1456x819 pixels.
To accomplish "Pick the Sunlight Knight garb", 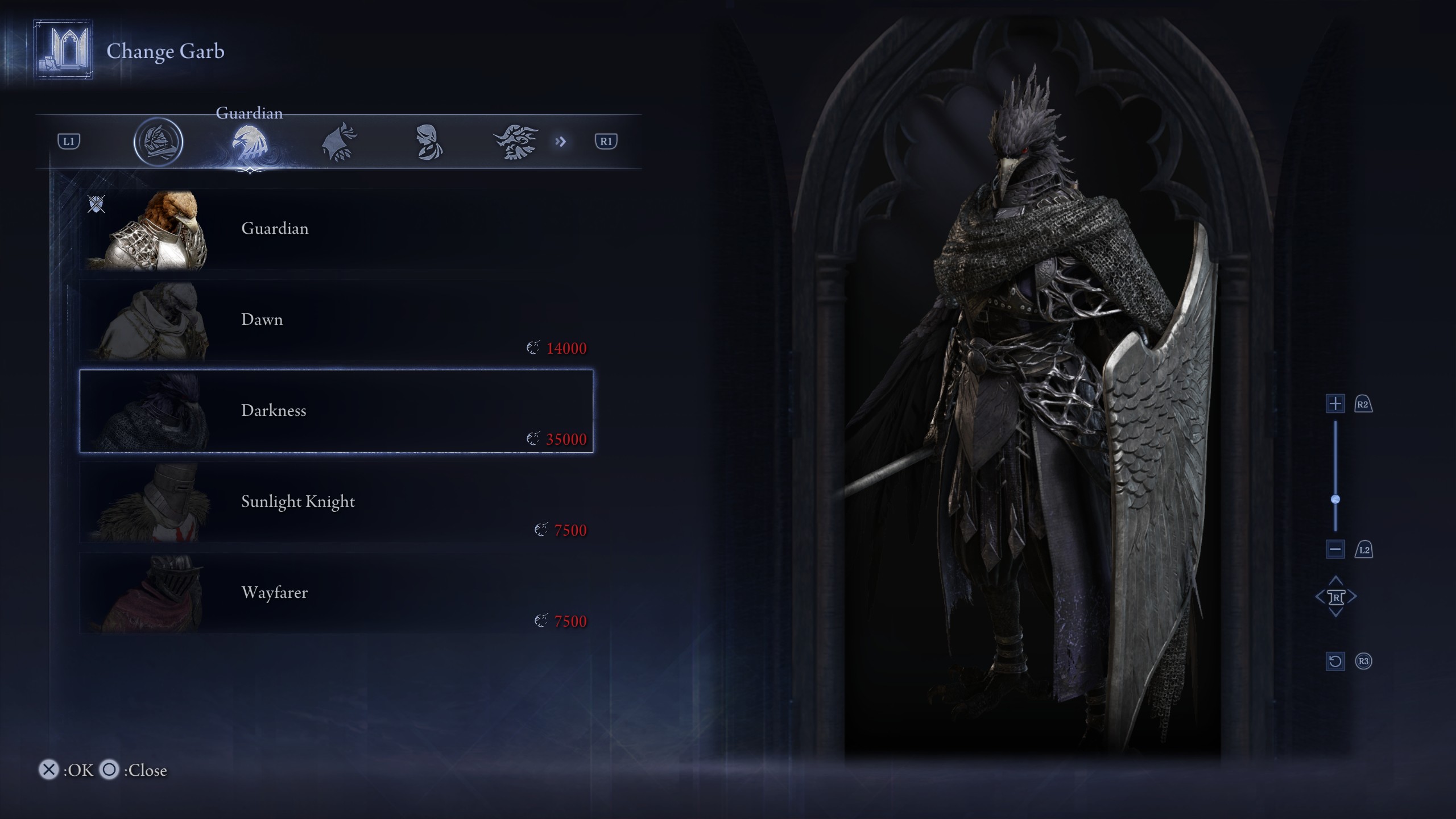I will tap(336, 502).
